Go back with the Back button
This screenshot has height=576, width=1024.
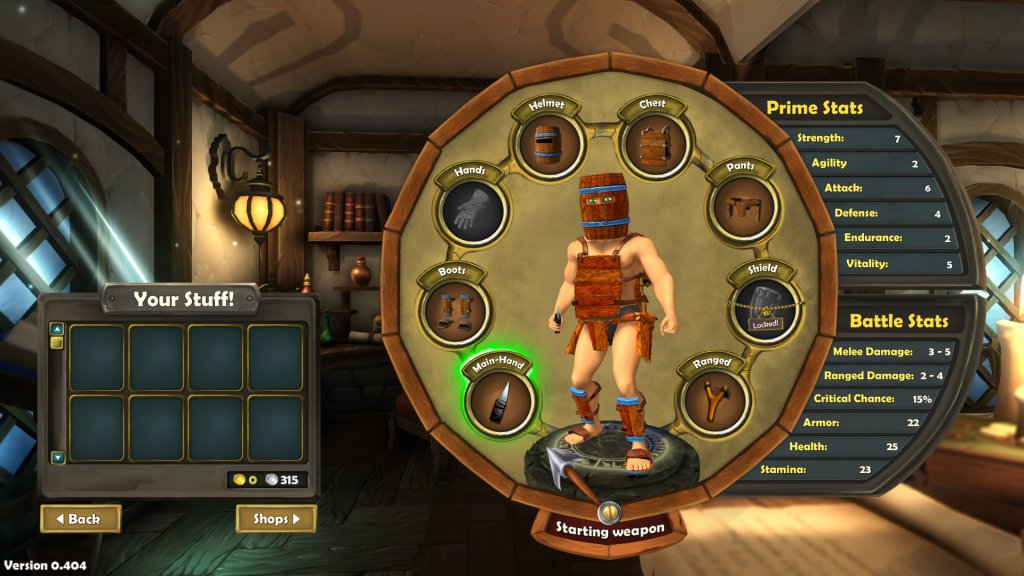click(80, 519)
